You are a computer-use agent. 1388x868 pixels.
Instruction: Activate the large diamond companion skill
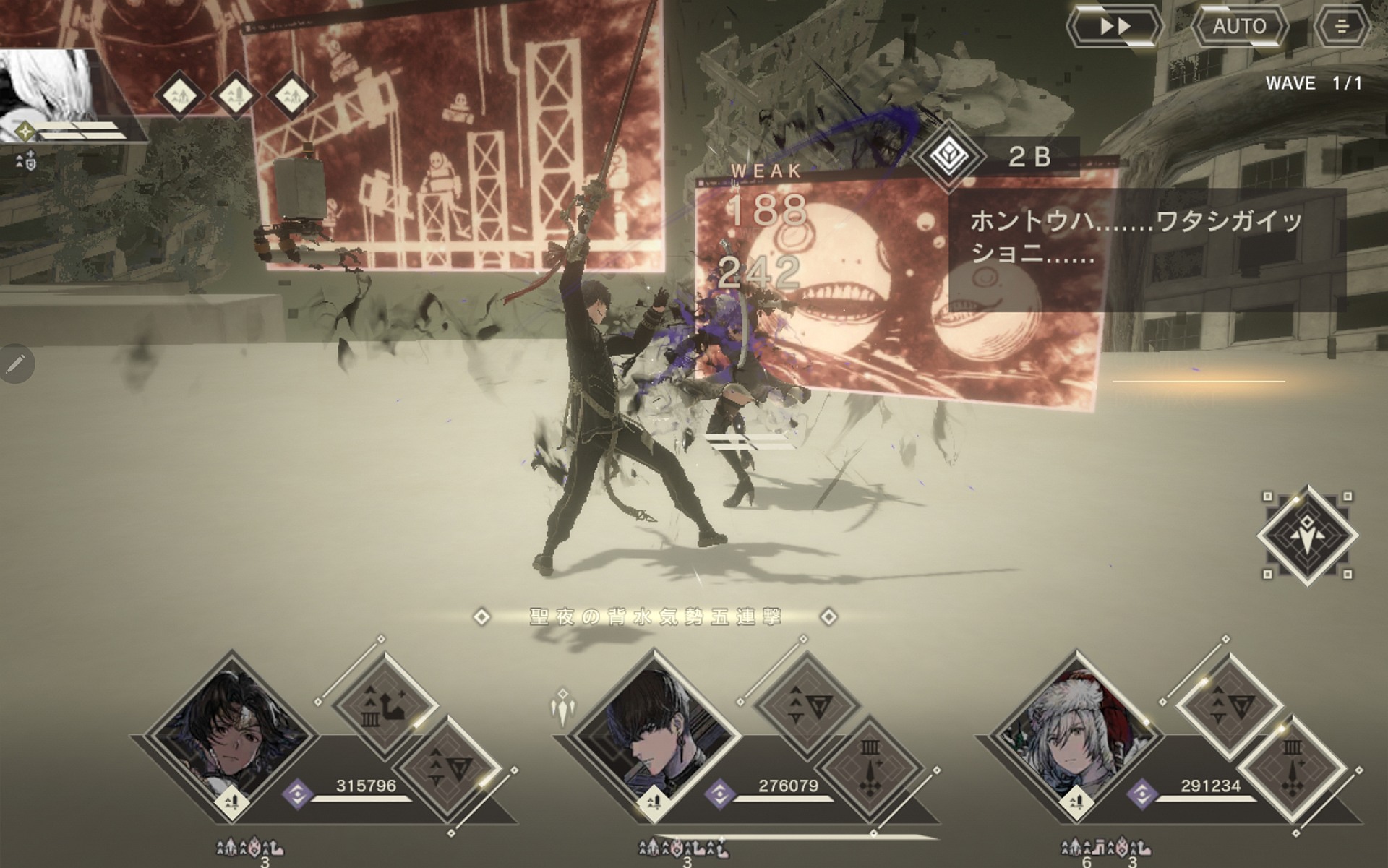click(x=1307, y=536)
